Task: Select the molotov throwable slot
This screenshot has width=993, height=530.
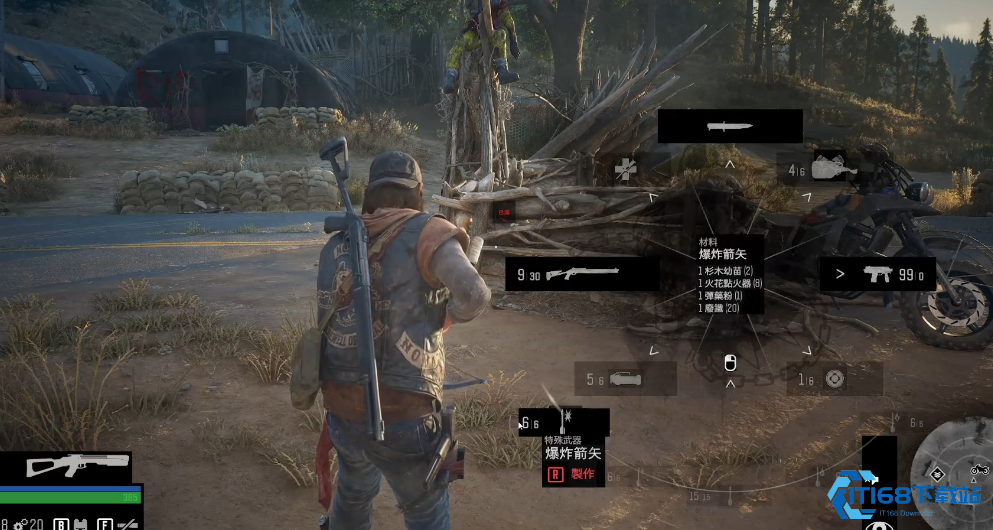Action: coord(832,169)
